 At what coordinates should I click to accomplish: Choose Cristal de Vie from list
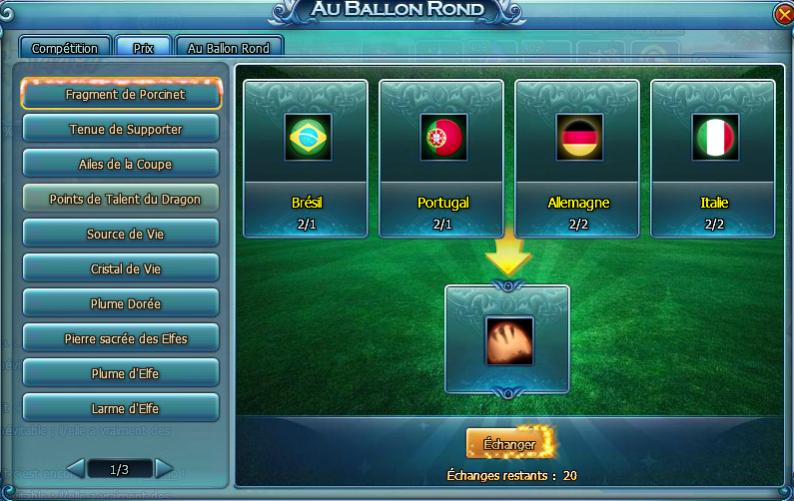click(x=121, y=269)
